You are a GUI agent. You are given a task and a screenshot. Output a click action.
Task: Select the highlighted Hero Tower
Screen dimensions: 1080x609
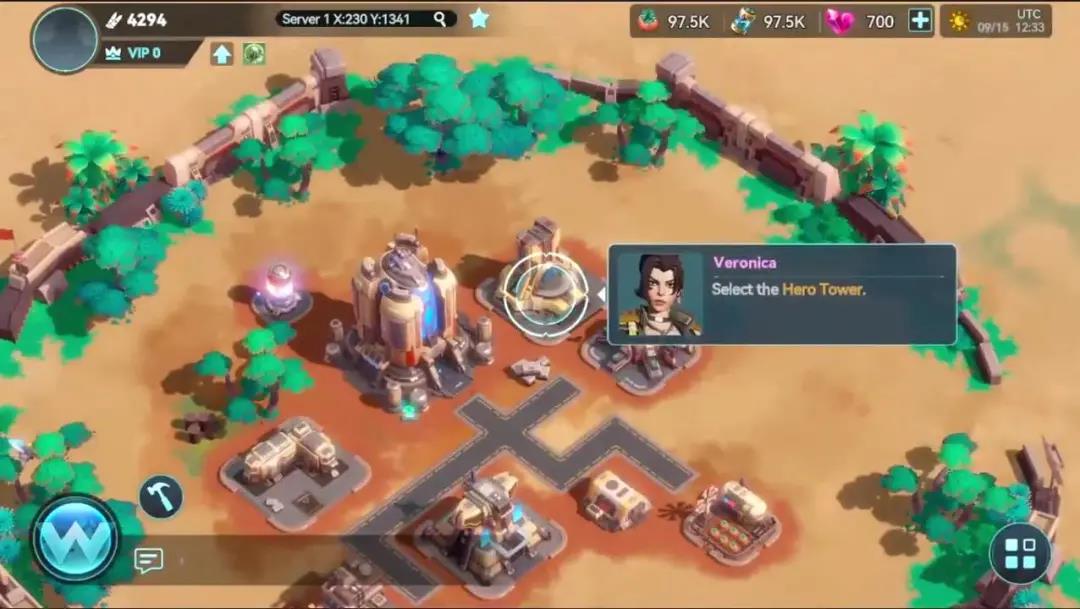545,293
